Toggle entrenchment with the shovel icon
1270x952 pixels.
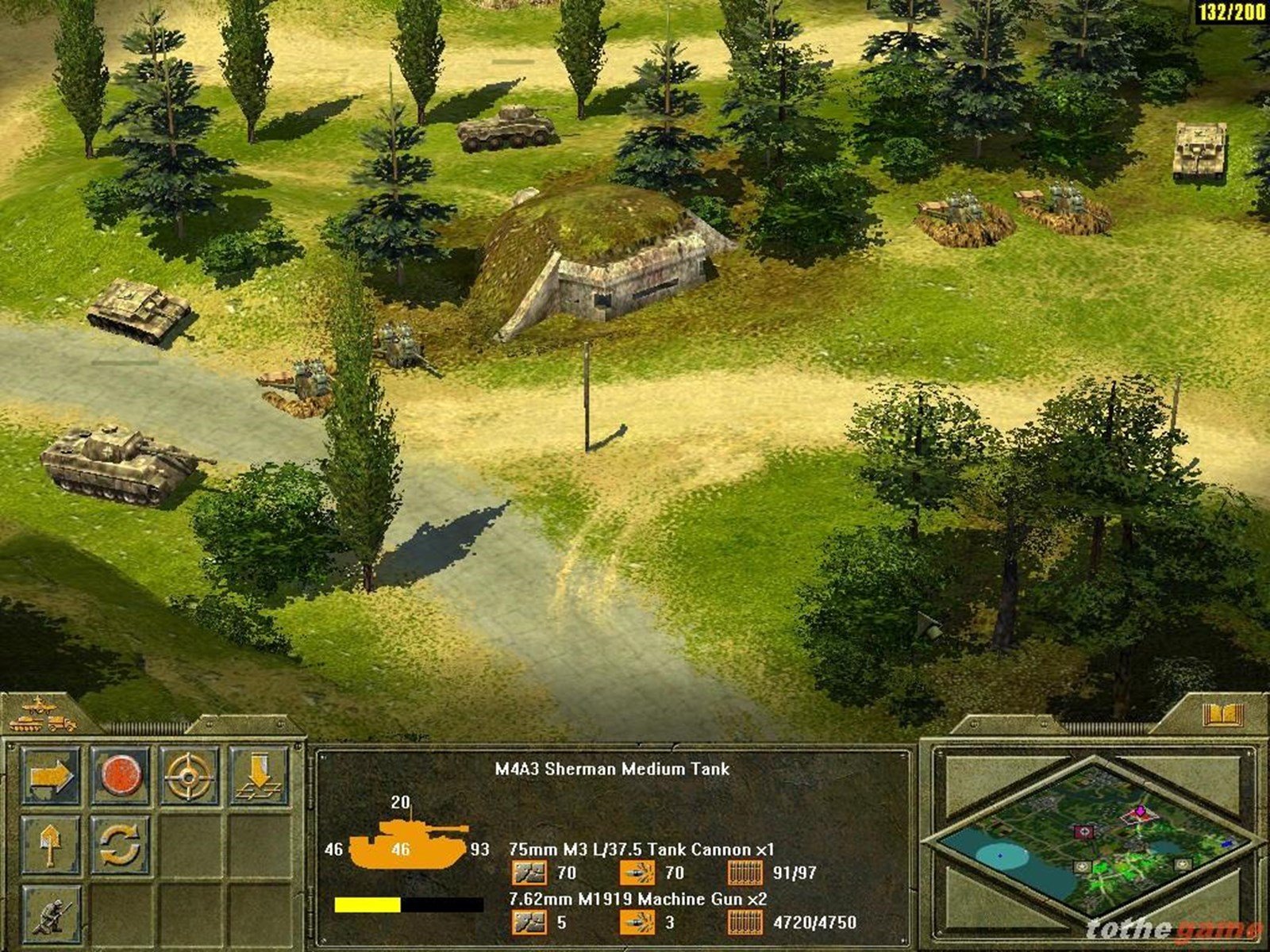[x=52, y=843]
